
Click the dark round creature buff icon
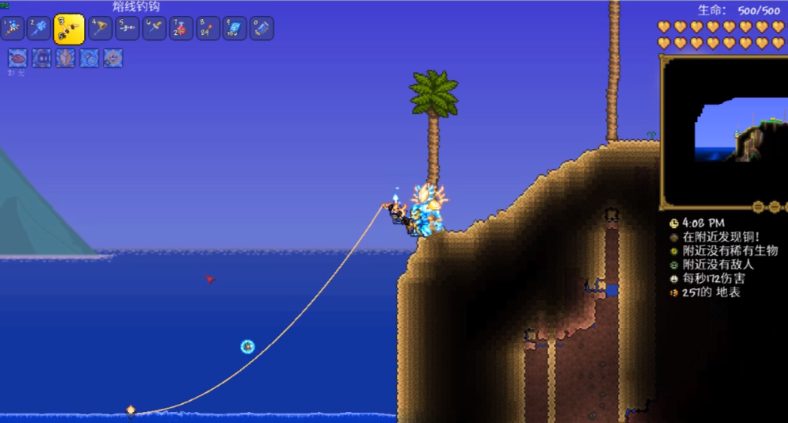[x=42, y=58]
